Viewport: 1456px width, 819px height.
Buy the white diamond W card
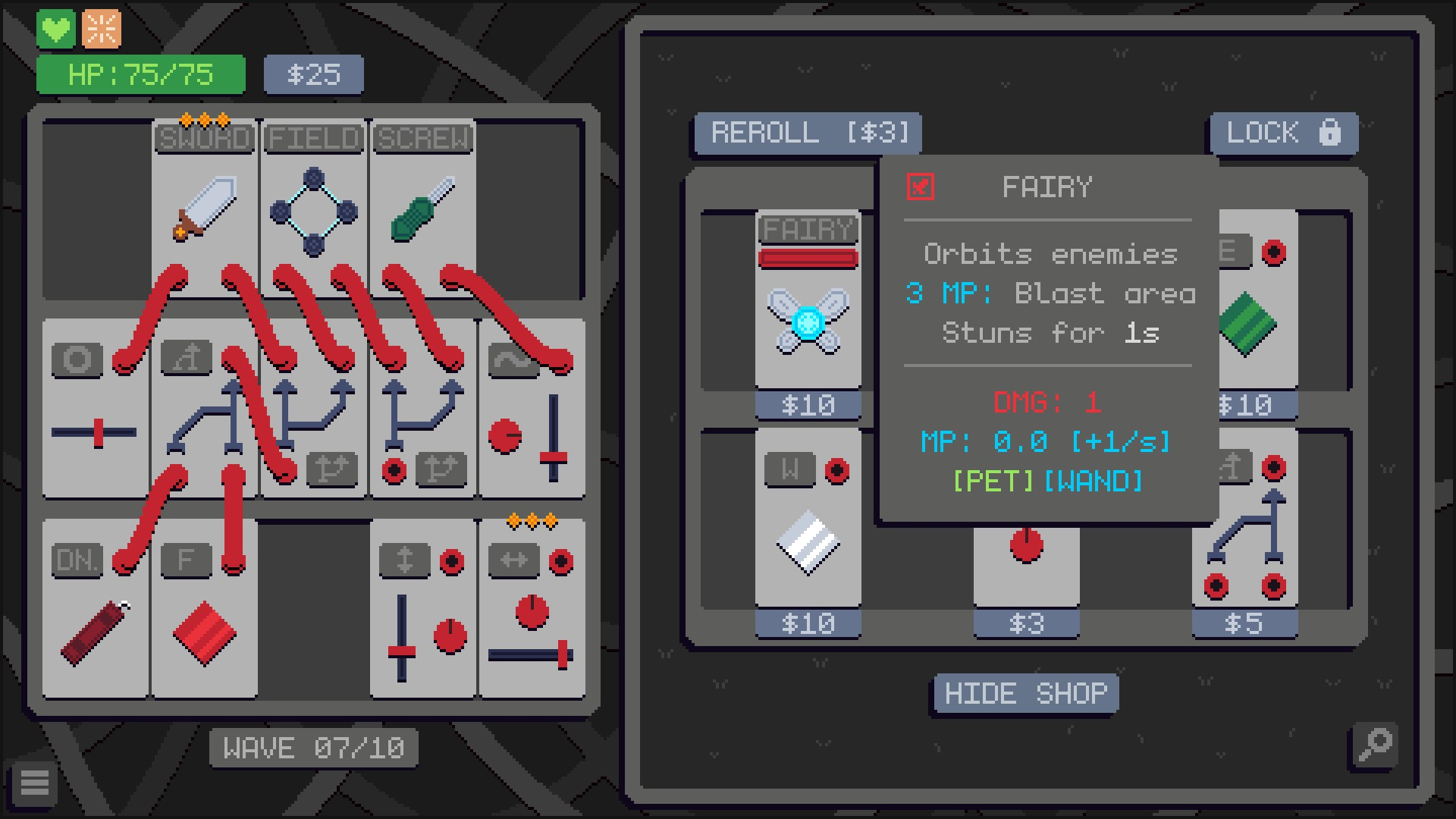point(808,531)
